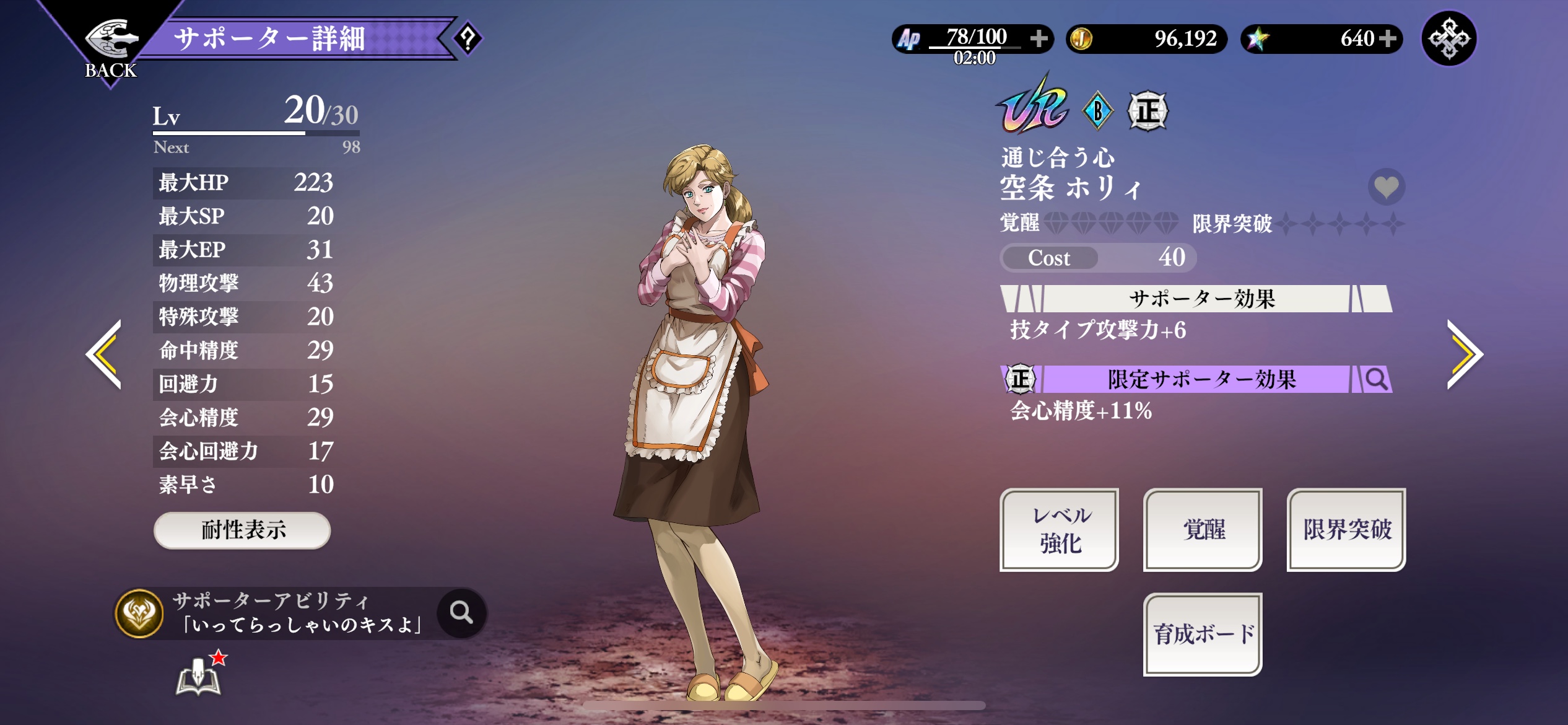Open the main menu knot icon
1568x725 pixels.
[1448, 39]
